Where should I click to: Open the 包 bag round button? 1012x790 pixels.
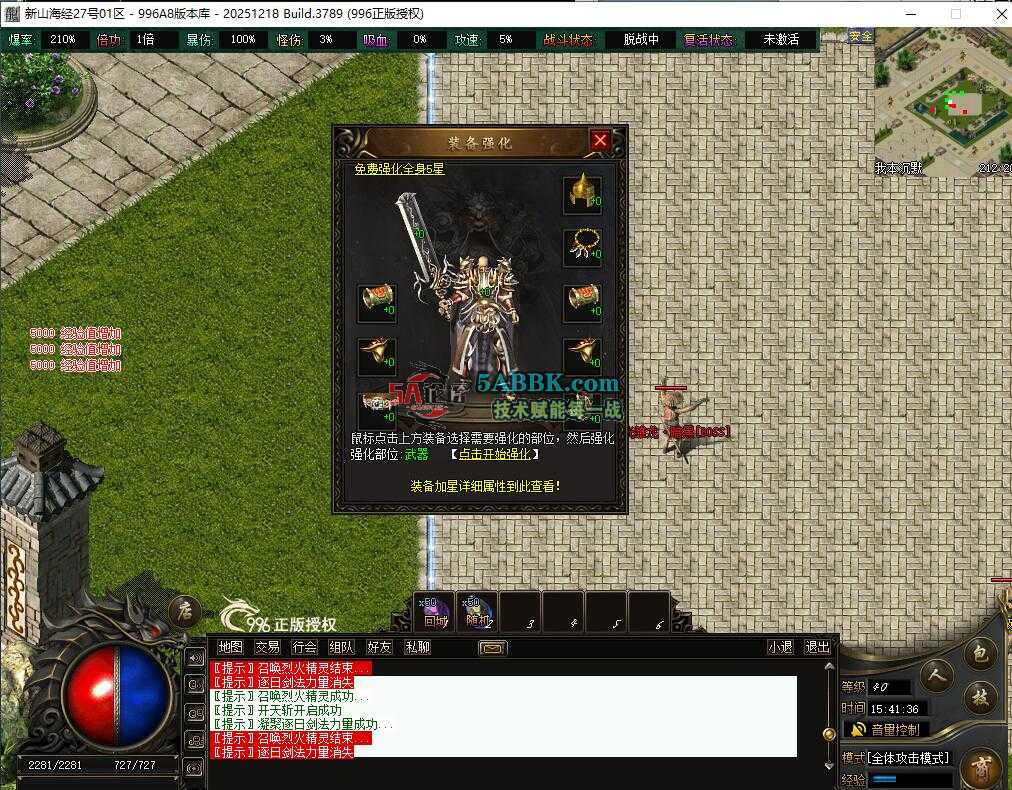[x=981, y=655]
